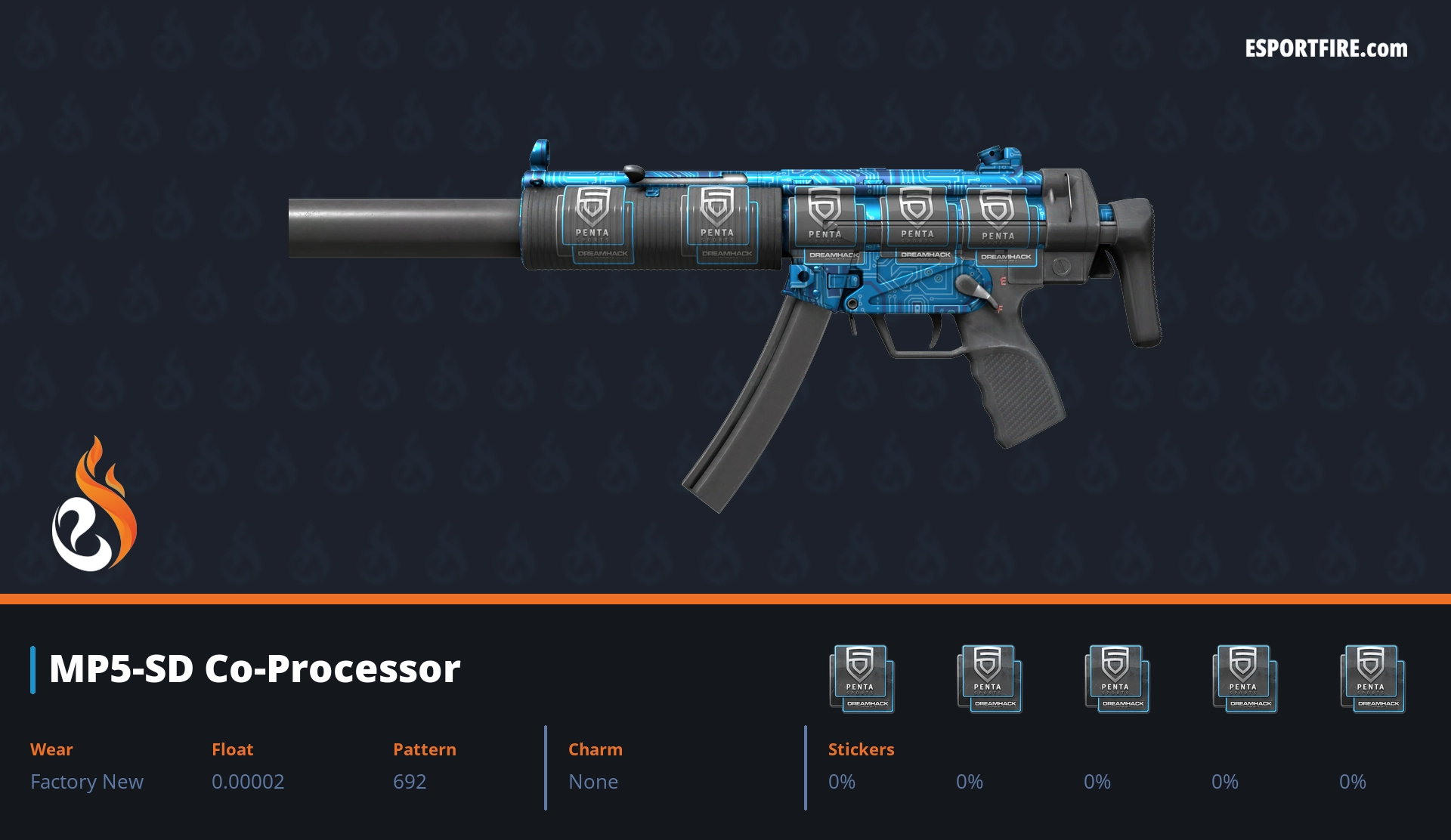Click the orange flame Esportfire logo

[x=94, y=505]
